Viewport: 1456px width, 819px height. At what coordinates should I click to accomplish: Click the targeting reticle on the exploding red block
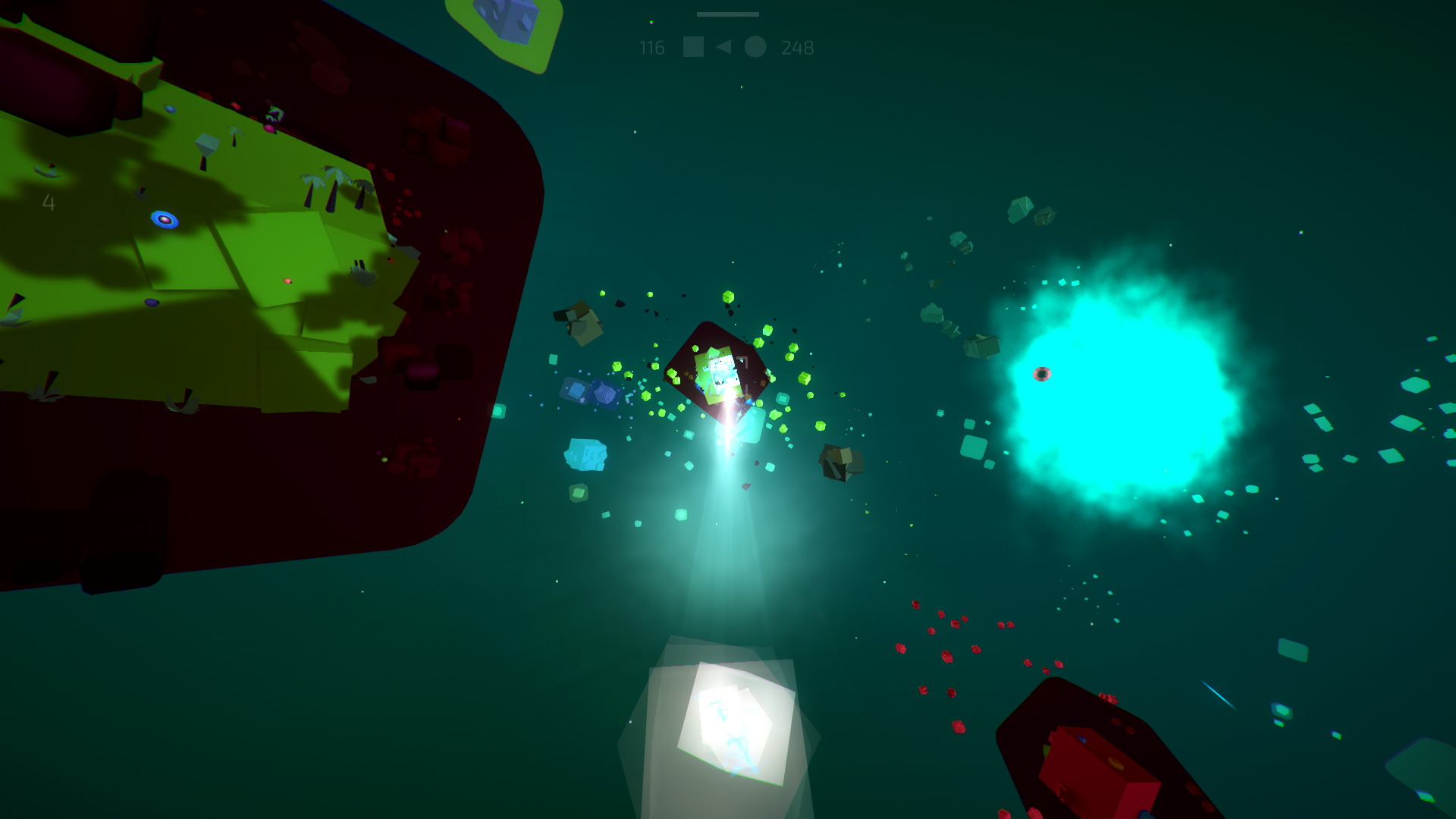[x=726, y=378]
